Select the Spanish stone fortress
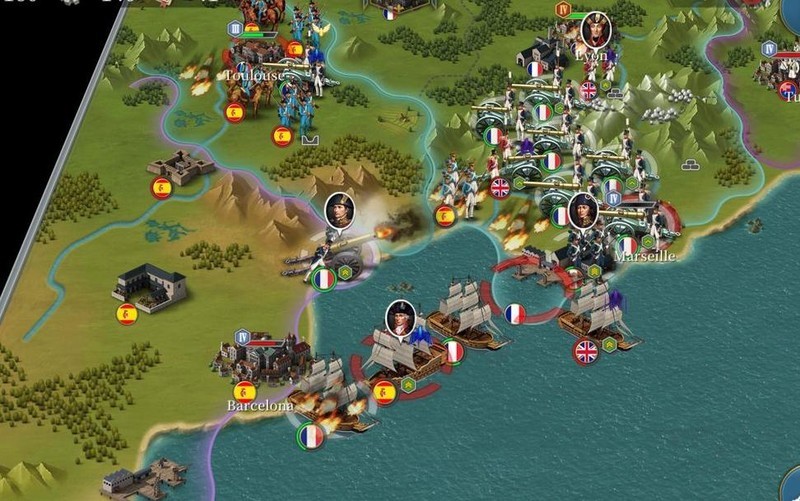Screen dimensions: 800x501 coord(181,166)
